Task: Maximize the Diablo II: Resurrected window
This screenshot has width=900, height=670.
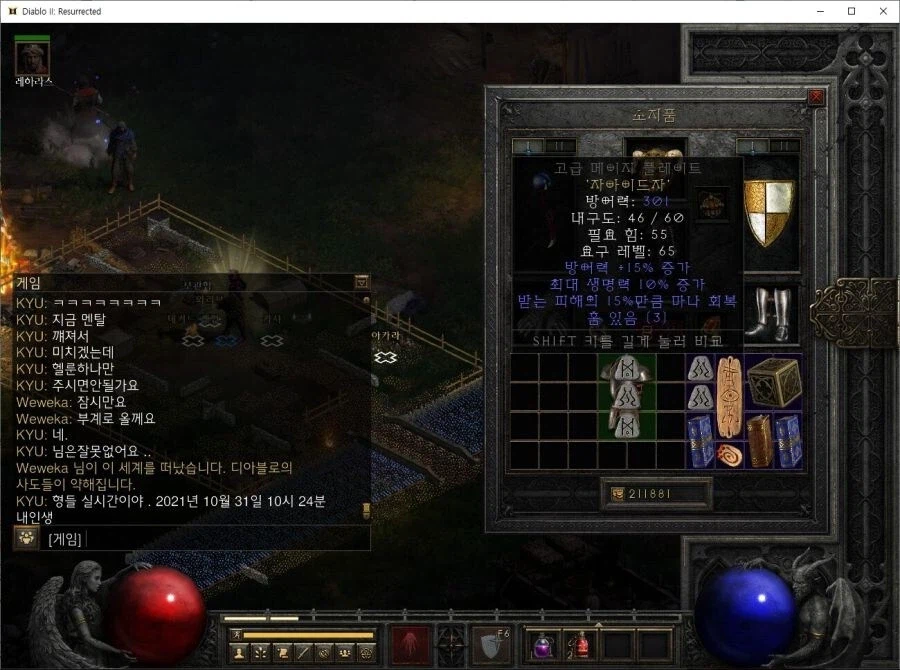Action: pyautogui.click(x=851, y=11)
